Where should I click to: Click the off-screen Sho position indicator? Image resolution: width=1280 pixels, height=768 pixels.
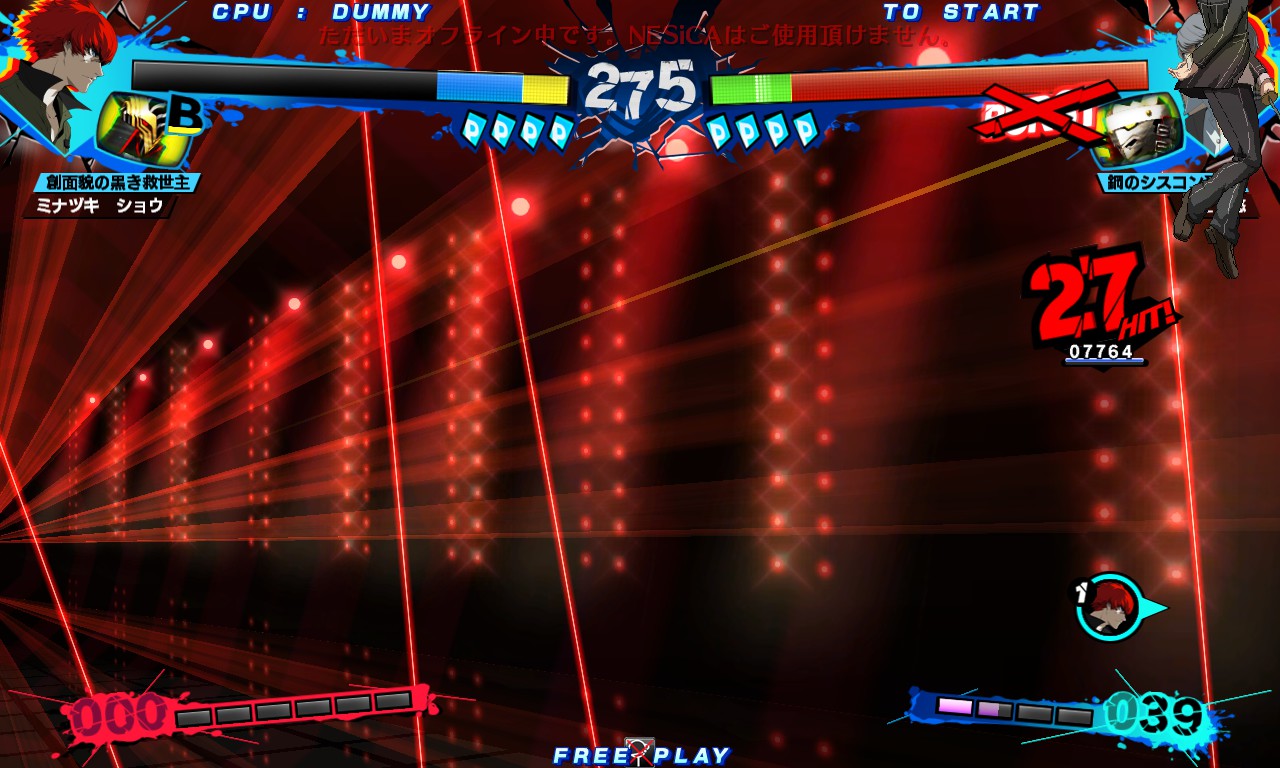tap(1110, 607)
